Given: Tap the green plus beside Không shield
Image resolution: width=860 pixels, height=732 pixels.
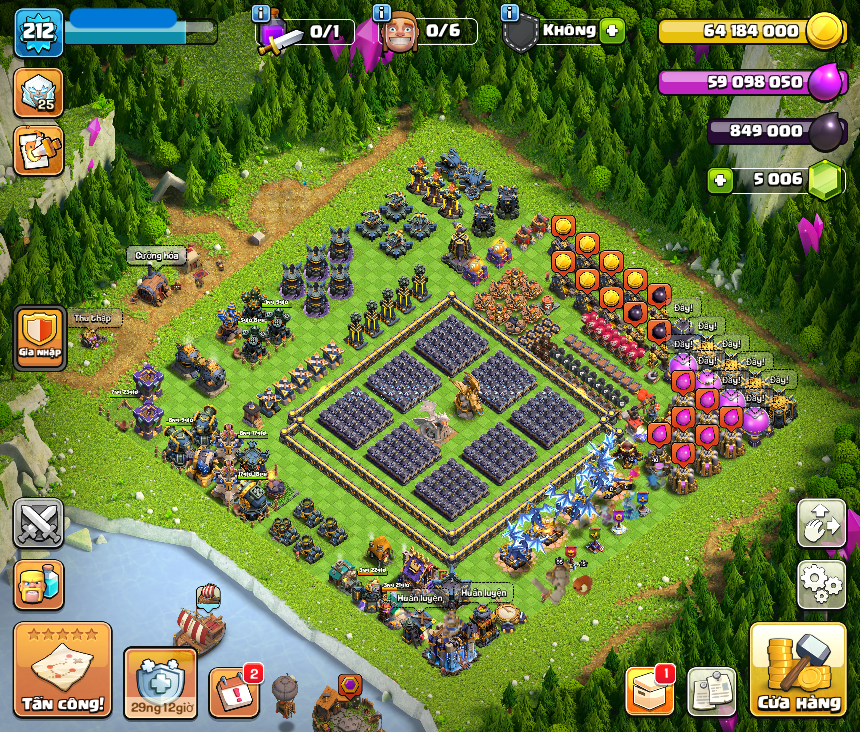Looking at the screenshot, I should (x=611, y=31).
